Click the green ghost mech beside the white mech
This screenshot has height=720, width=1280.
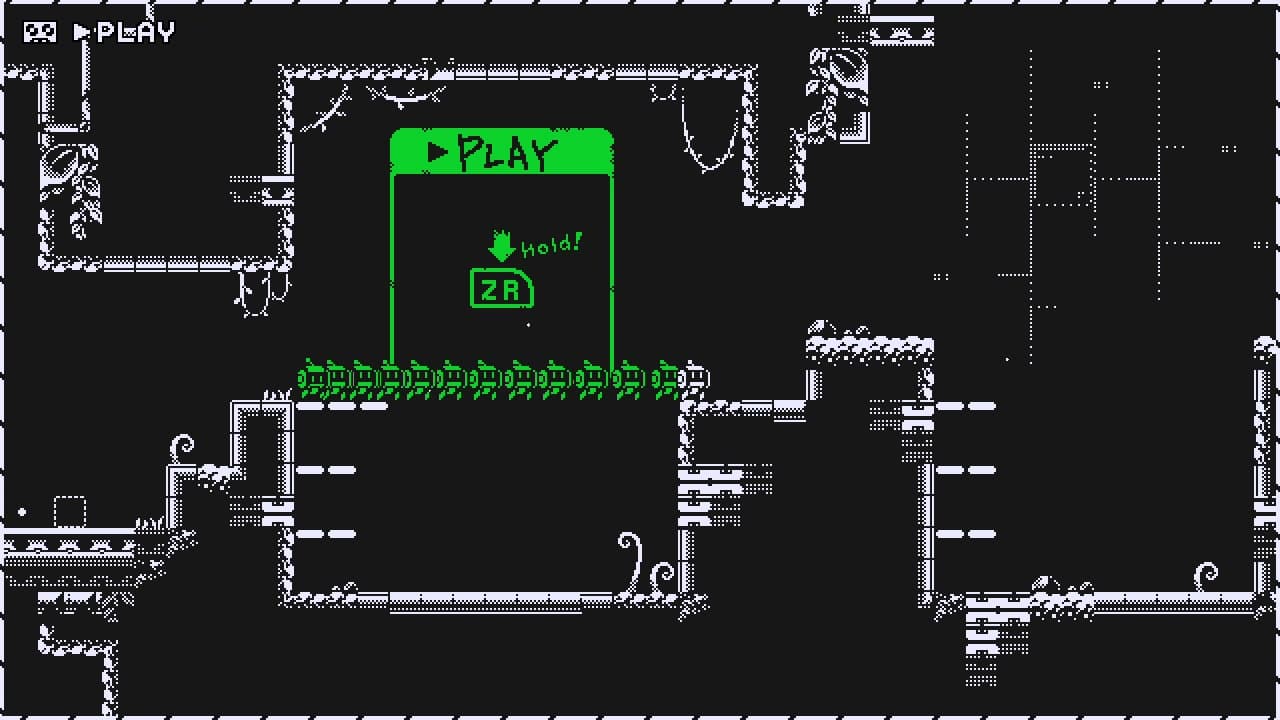pos(668,378)
